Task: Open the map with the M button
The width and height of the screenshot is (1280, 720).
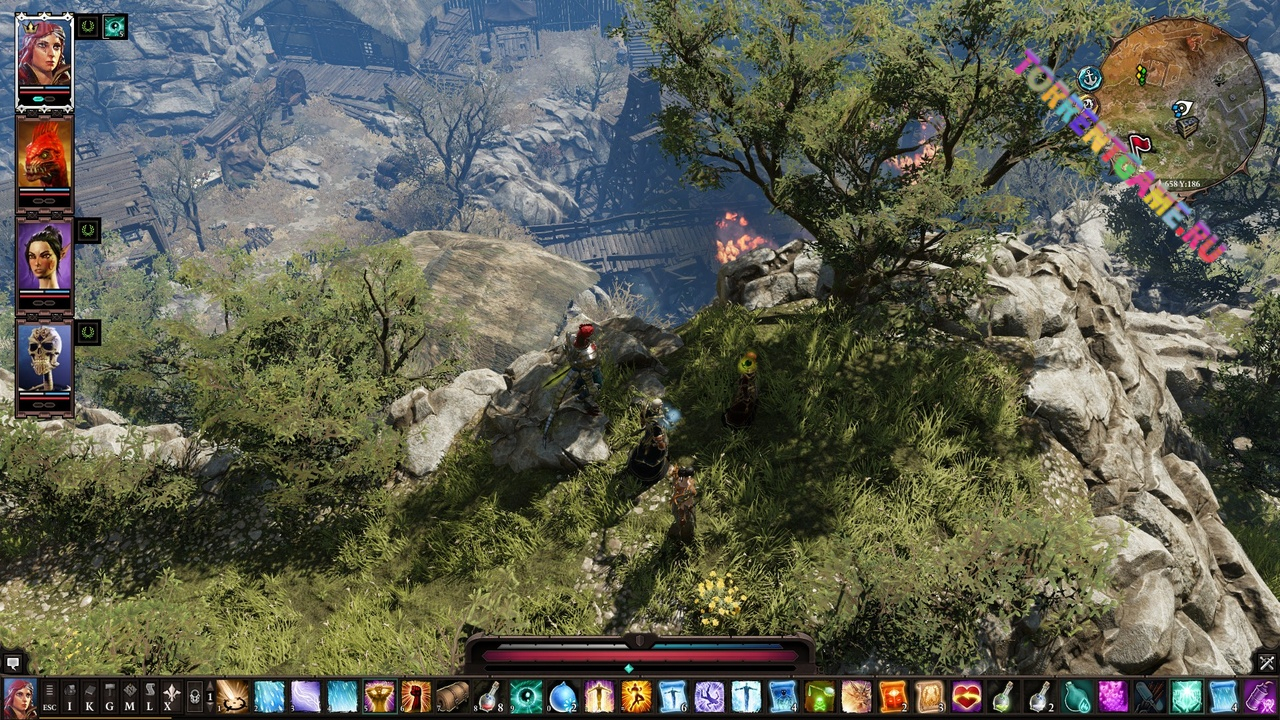Action: pos(130,695)
